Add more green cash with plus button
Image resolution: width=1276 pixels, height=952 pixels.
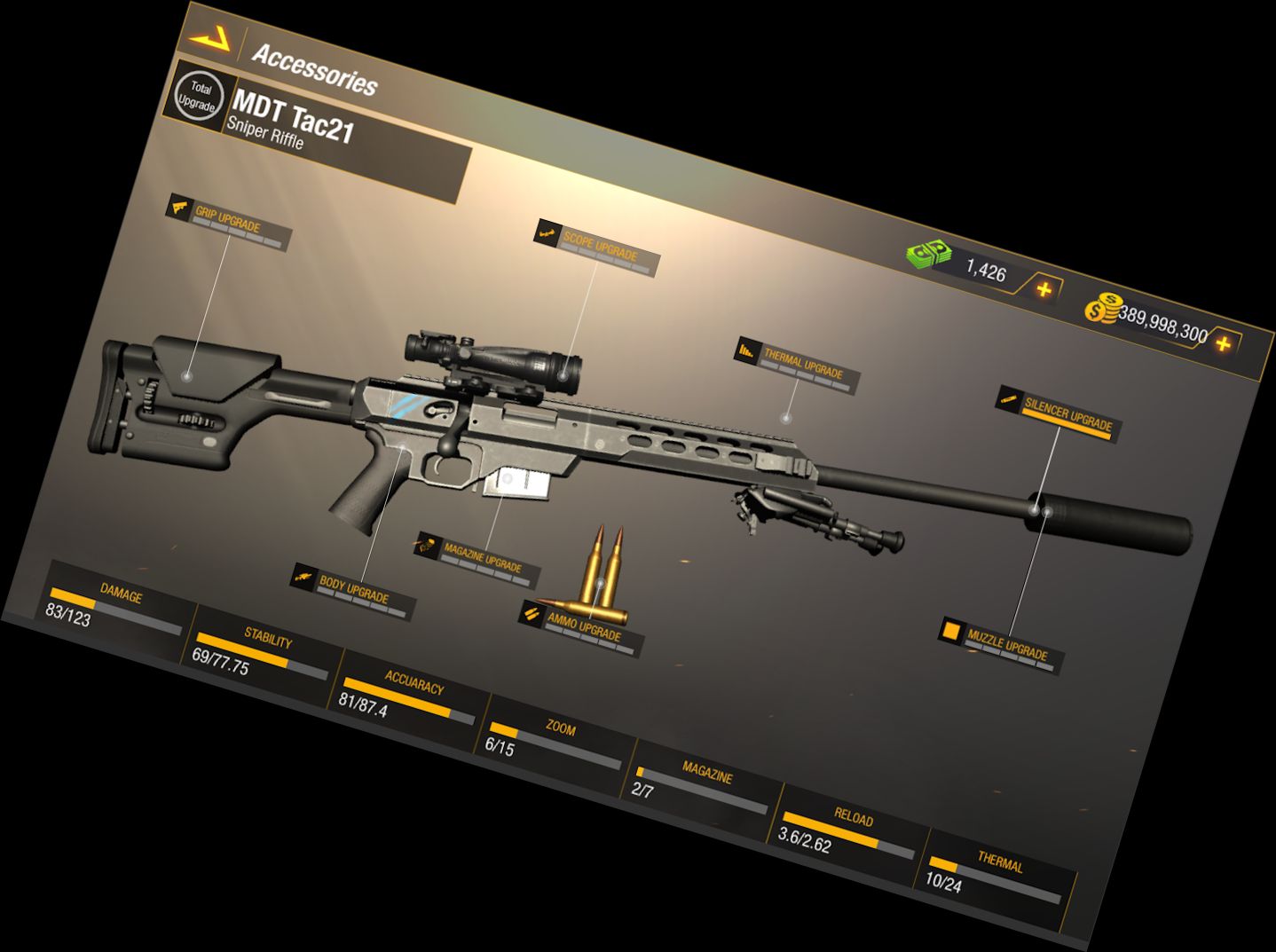(1044, 289)
